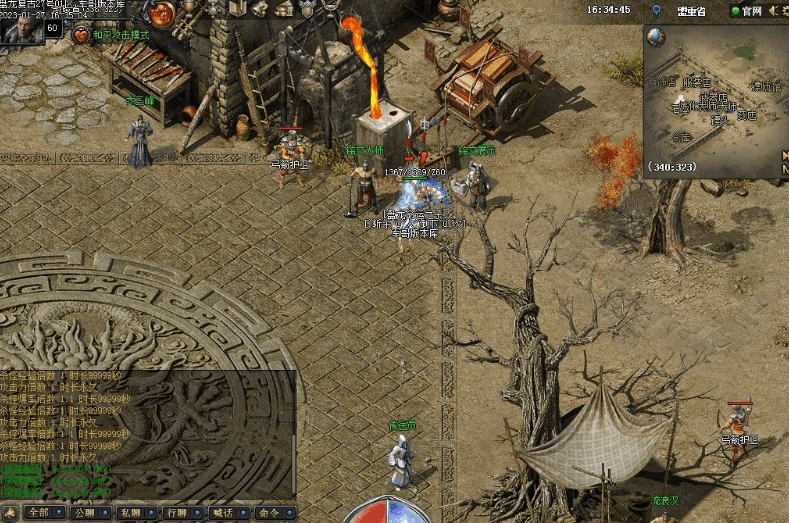This screenshot has height=523, width=789.
Task: Click the blue map location pin icon
Action: click(x=656, y=10)
